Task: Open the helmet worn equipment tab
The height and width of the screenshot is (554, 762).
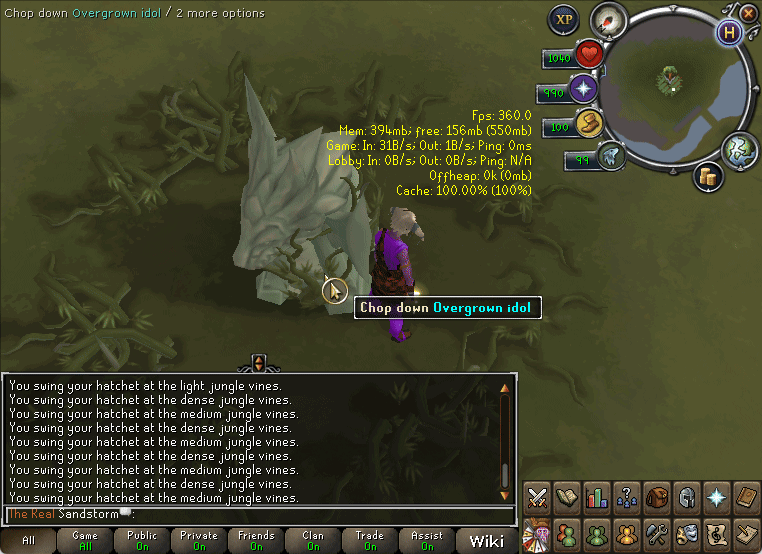Action: coord(687,497)
